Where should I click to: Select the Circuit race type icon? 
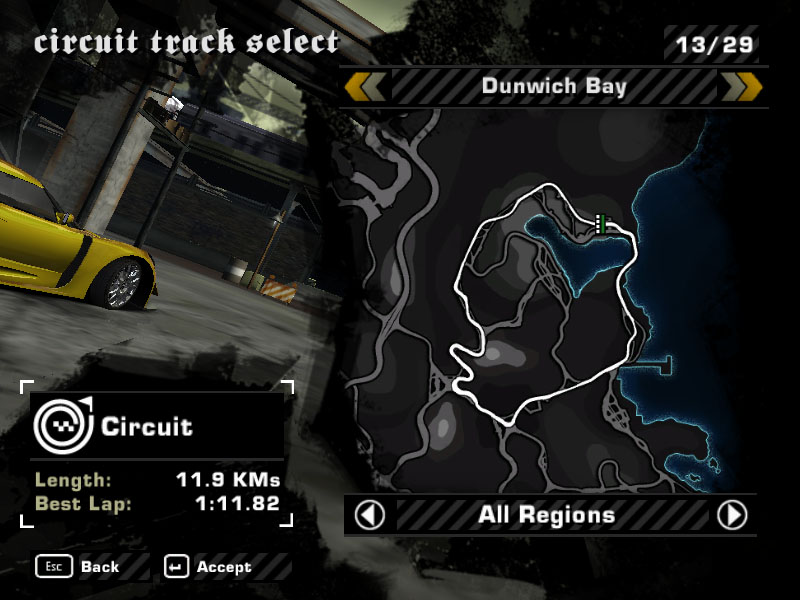tap(62, 425)
